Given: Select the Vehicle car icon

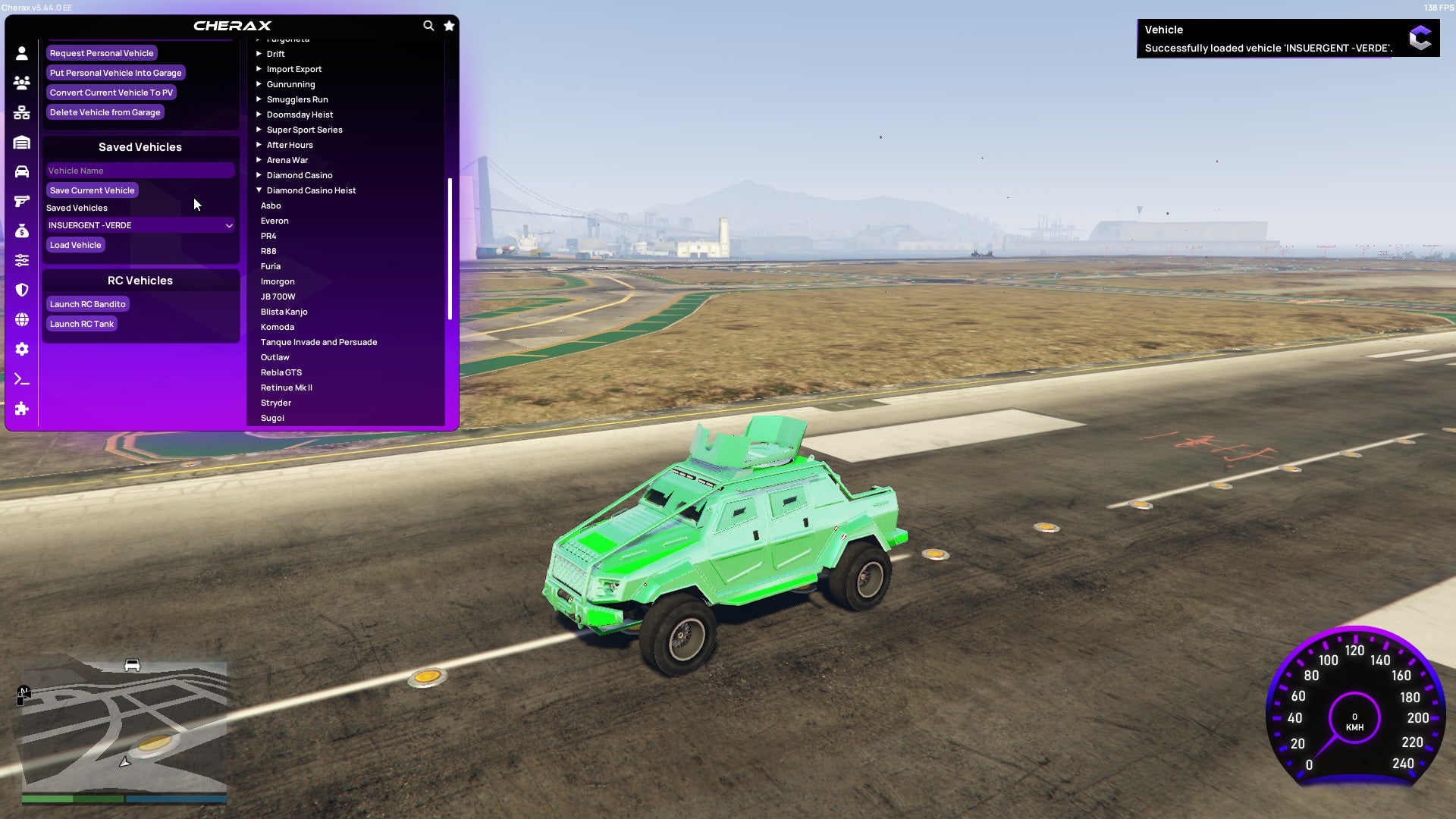Looking at the screenshot, I should pos(22,171).
